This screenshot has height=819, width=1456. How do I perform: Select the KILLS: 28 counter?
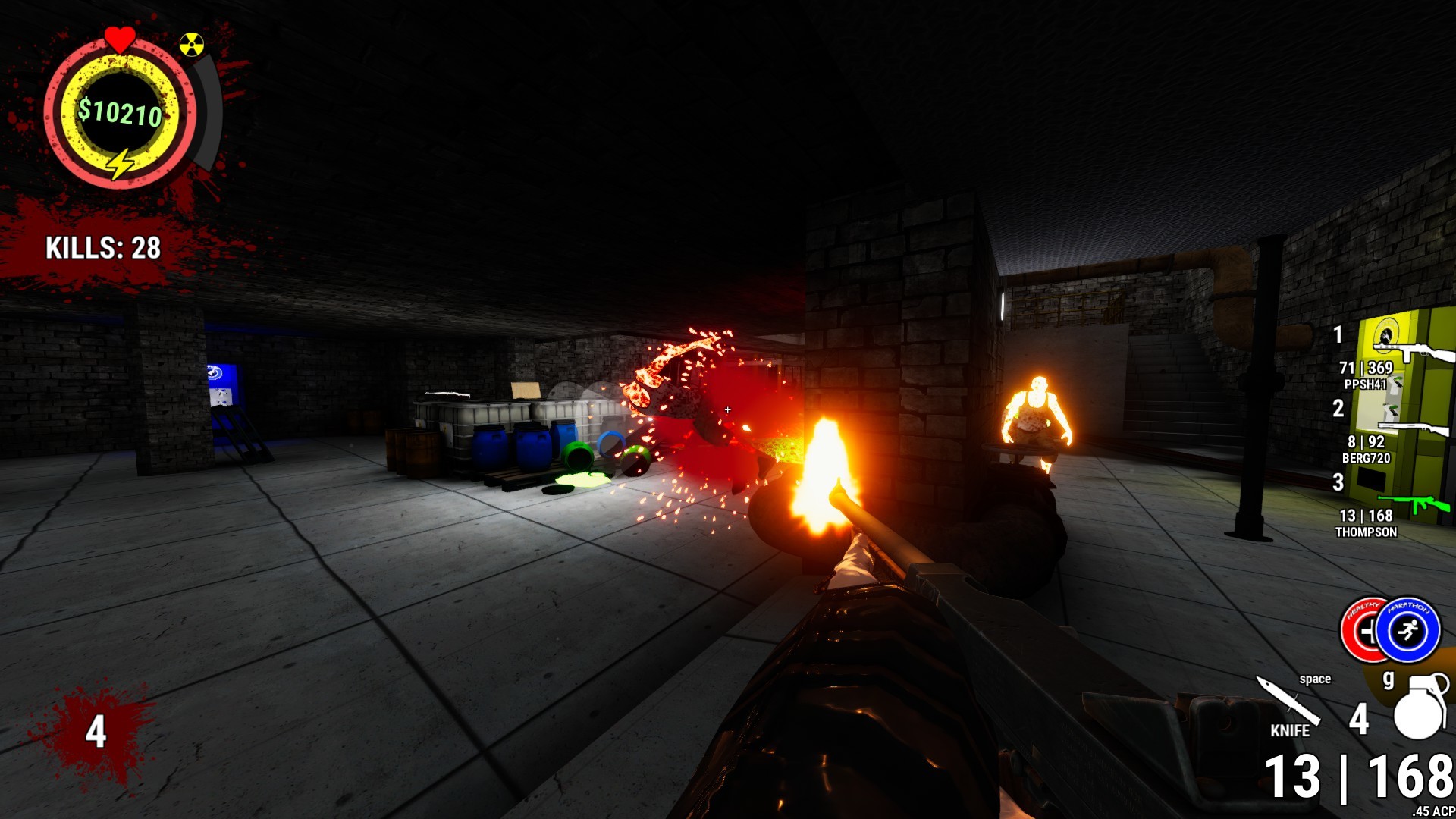click(x=101, y=248)
